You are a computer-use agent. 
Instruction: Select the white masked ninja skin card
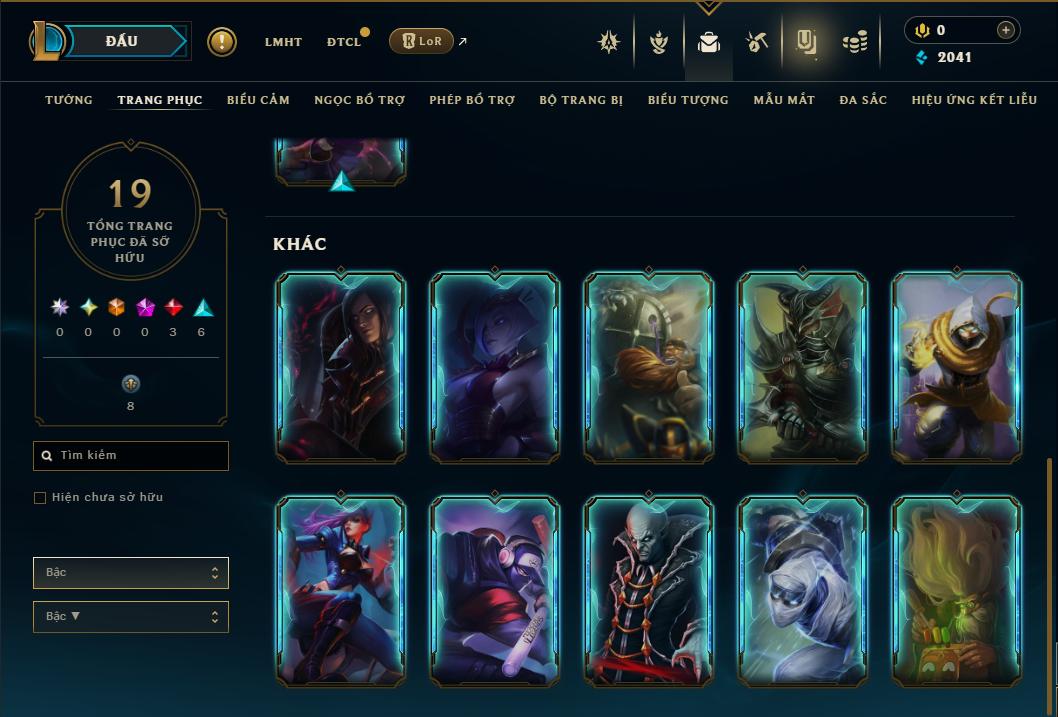803,590
